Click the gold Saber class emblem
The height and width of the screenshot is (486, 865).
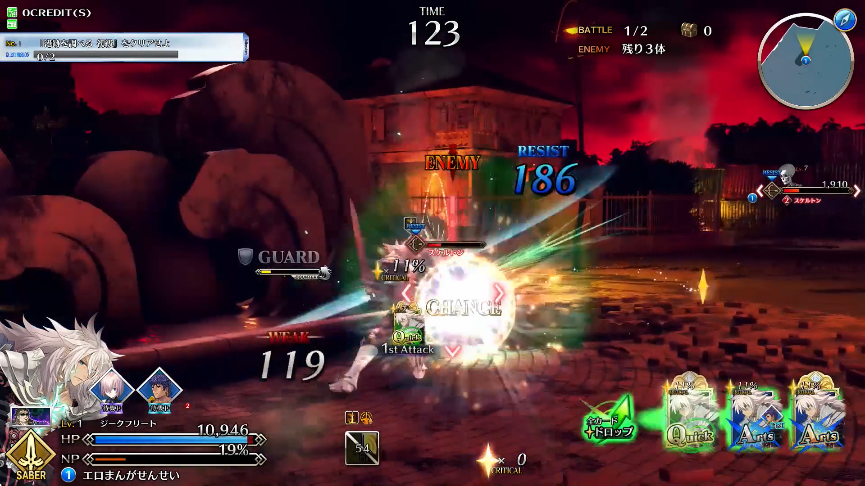click(30, 455)
